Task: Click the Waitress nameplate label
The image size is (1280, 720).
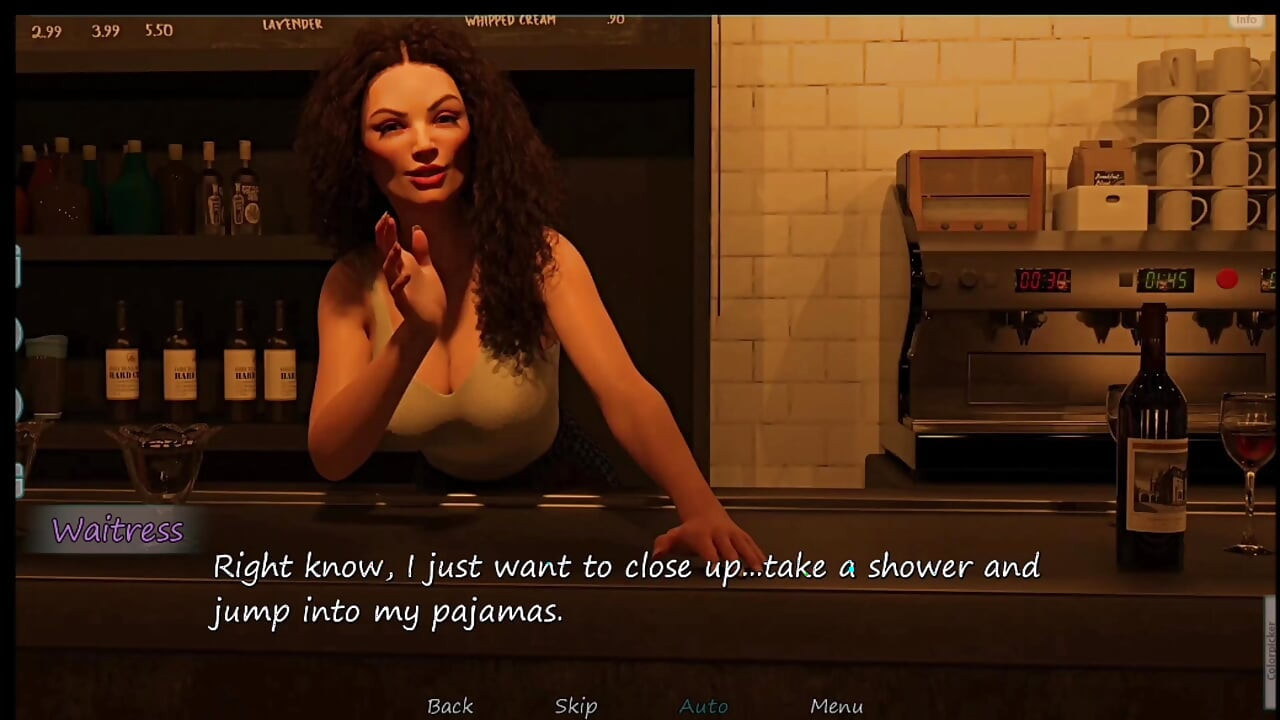Action: (x=116, y=531)
